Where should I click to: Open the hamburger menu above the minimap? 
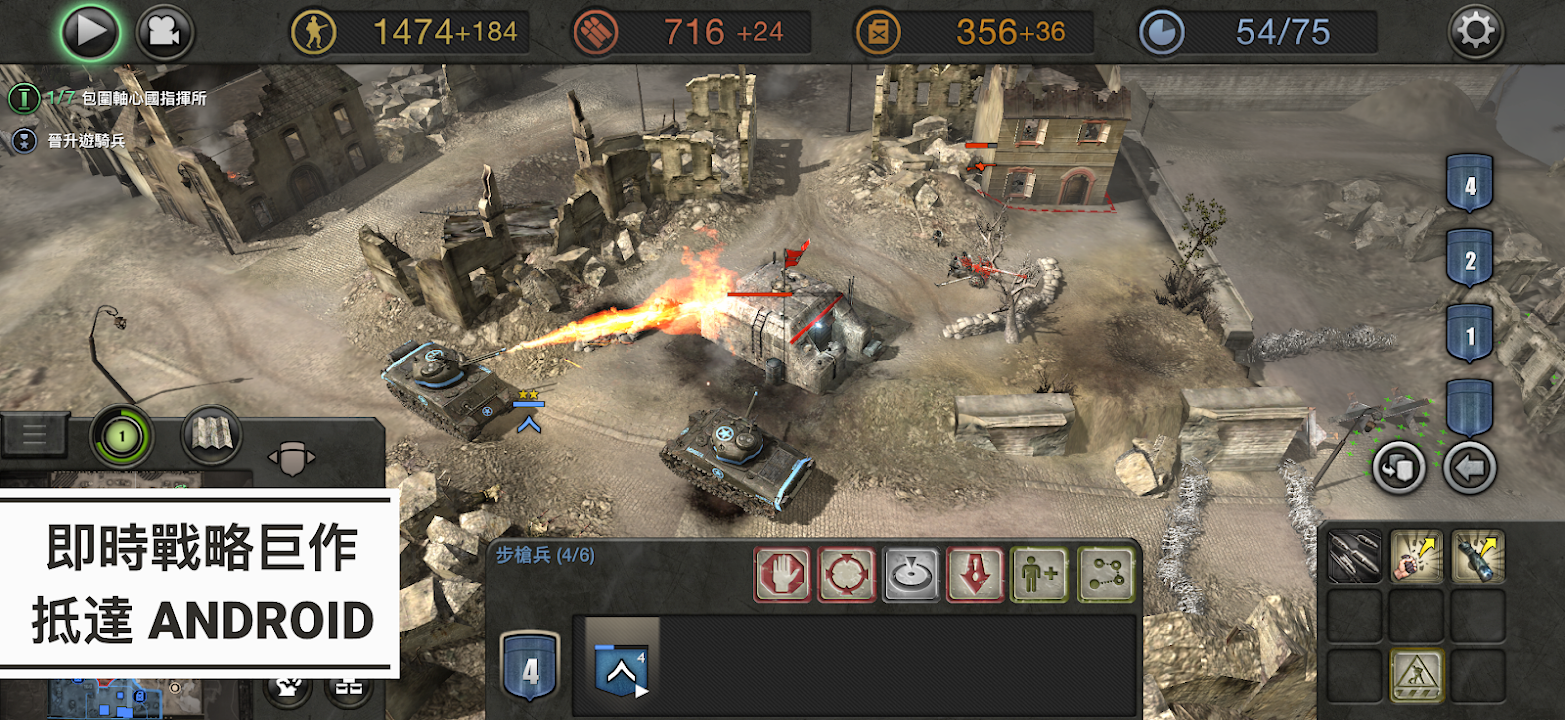click(x=35, y=434)
